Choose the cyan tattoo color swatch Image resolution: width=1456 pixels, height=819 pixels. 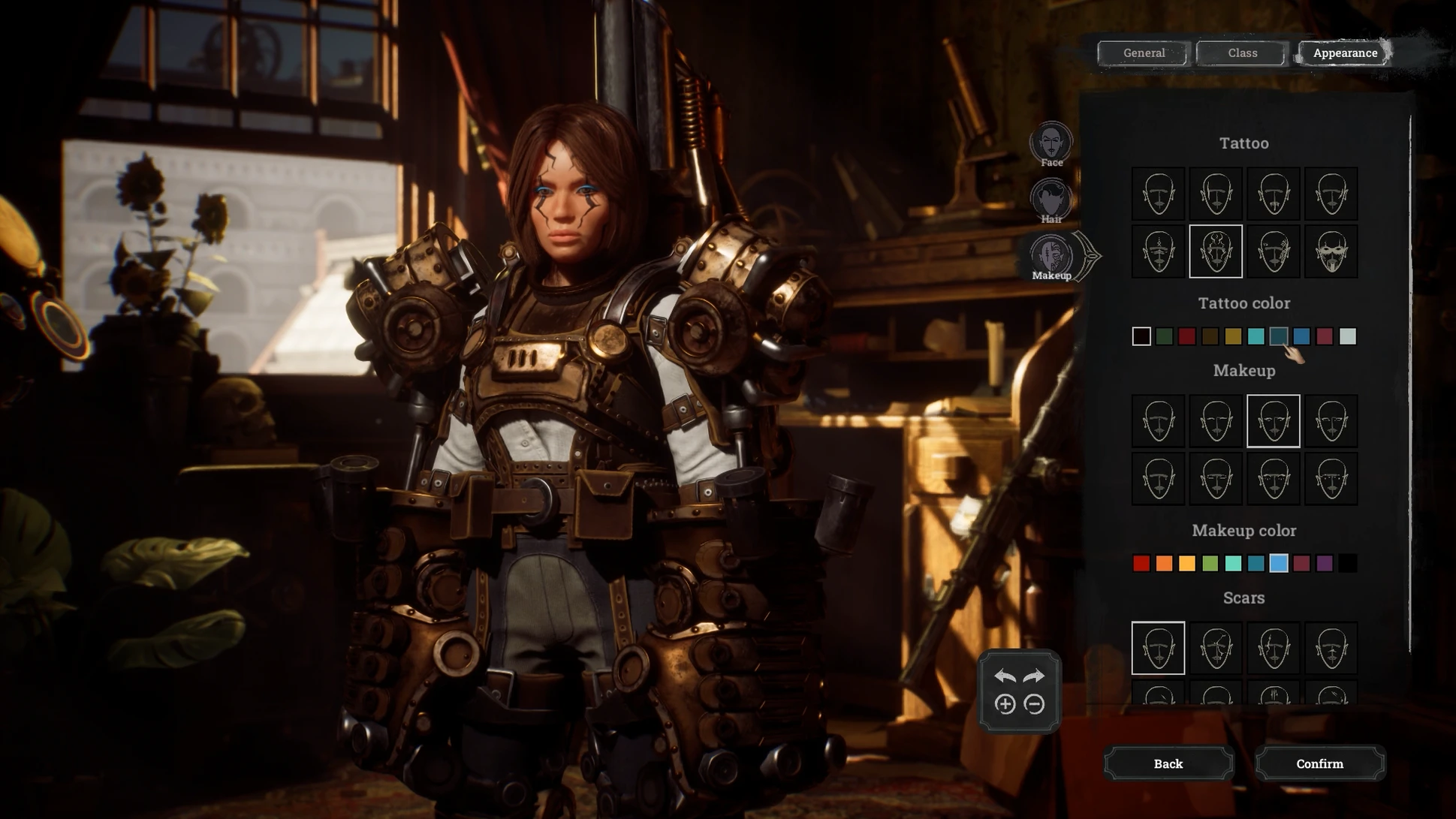click(1256, 336)
